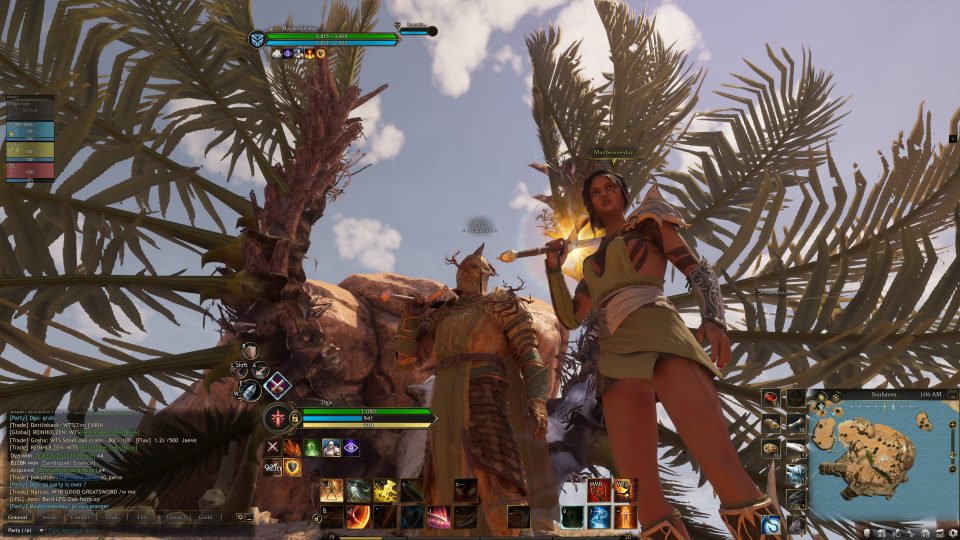Viewport: 960px width, 540px height.
Task: Activate the pink slash hotbar skill
Action: (438, 517)
